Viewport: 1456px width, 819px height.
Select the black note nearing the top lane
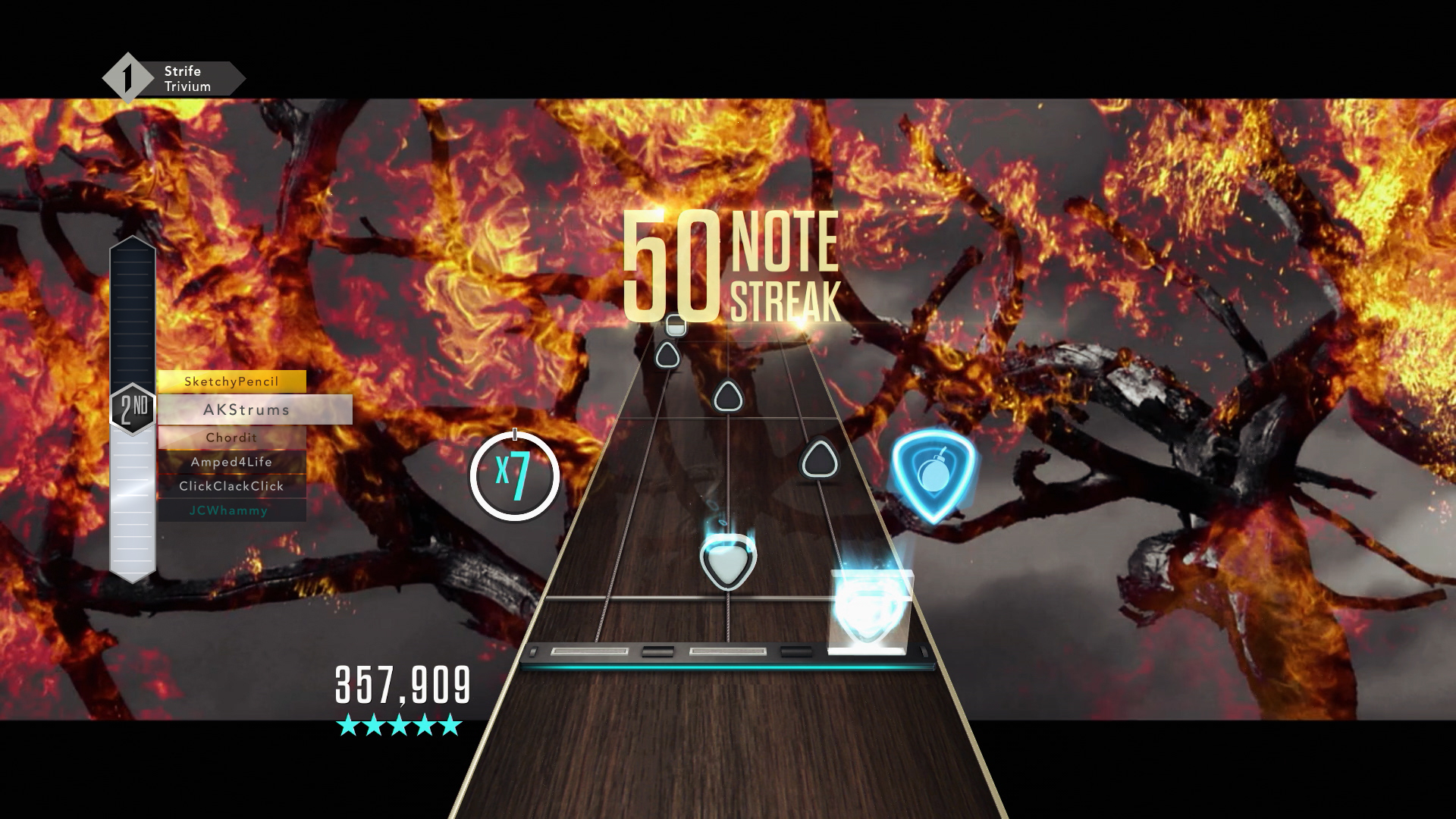coord(667,354)
